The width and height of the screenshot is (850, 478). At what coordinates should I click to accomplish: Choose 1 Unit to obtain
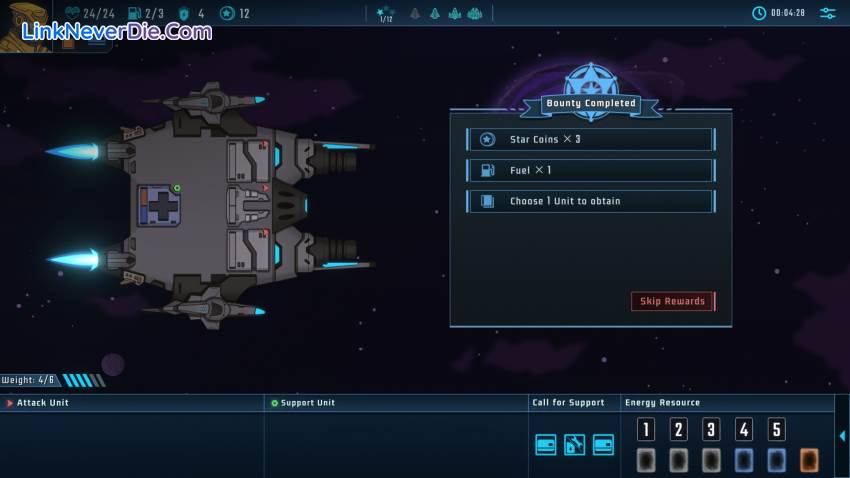590,201
